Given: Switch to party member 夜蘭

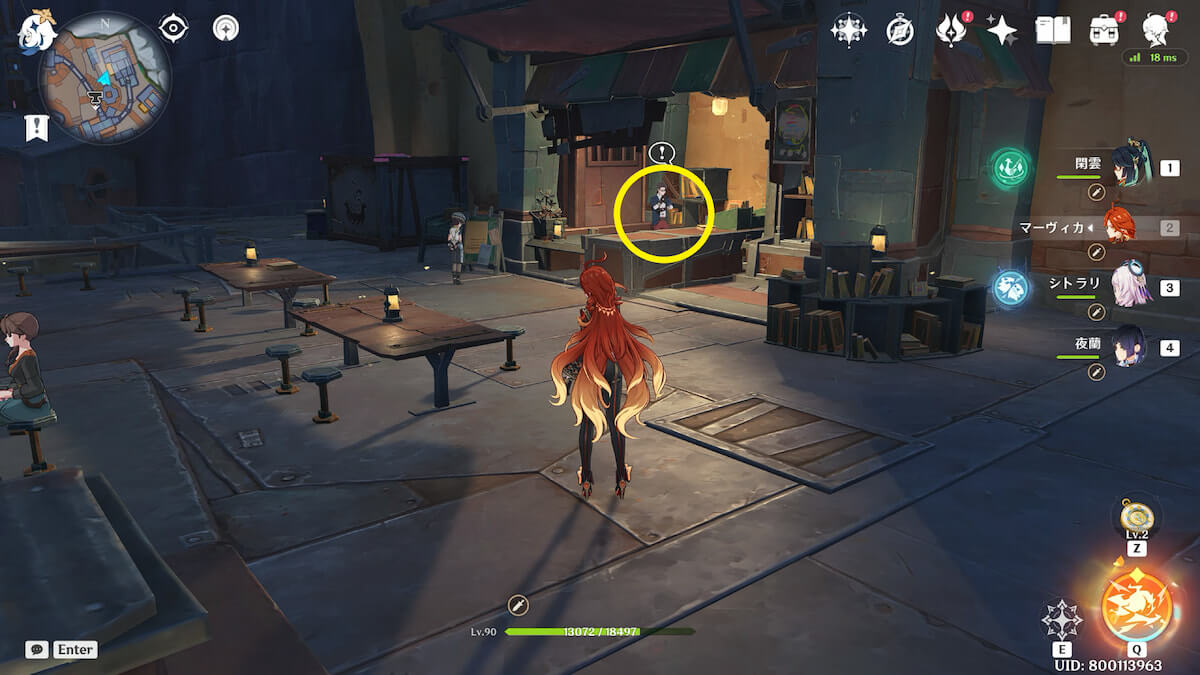Looking at the screenshot, I should pos(1130,346).
